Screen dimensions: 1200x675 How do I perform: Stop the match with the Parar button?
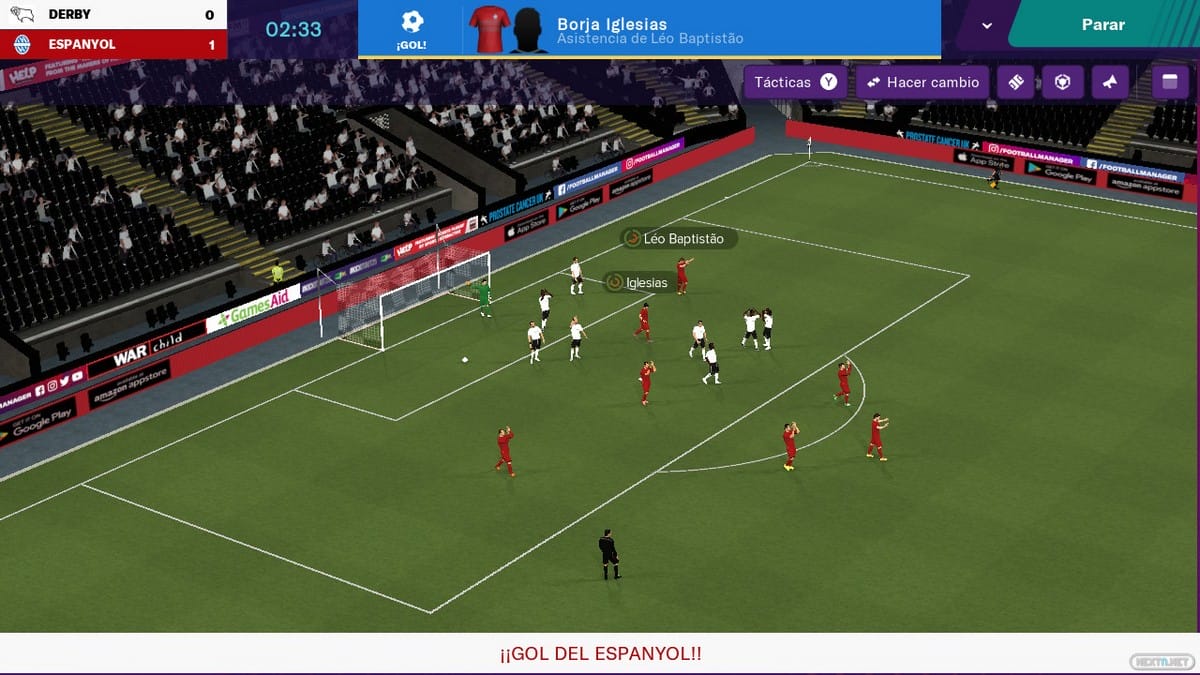pyautogui.click(x=1103, y=25)
